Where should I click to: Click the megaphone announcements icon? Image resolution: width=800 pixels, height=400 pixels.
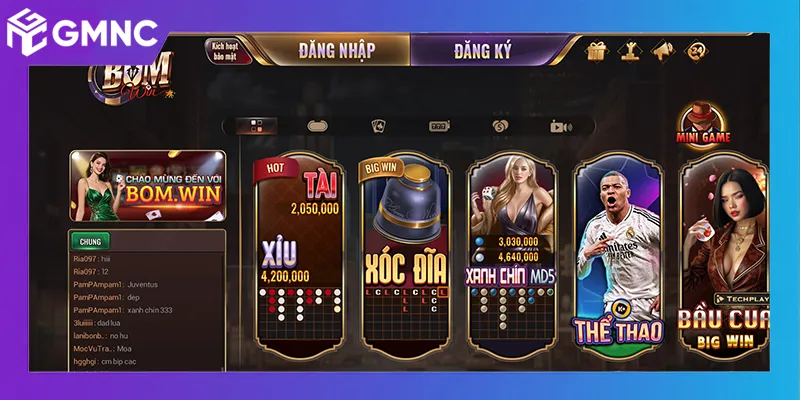[662, 50]
